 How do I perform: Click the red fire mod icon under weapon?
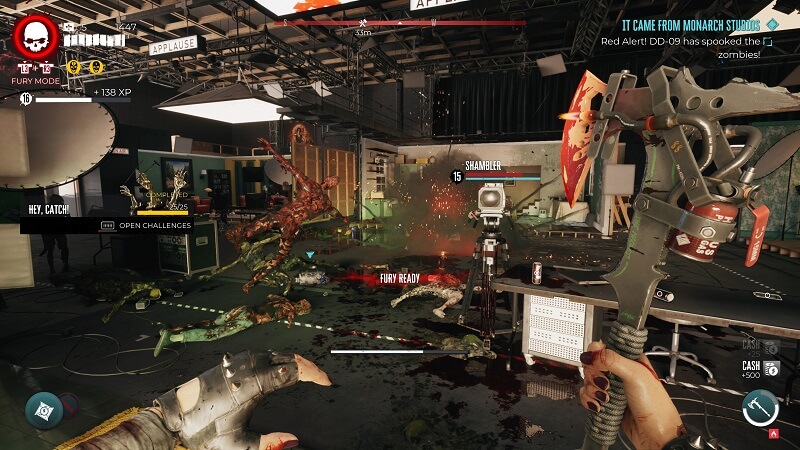[771, 434]
